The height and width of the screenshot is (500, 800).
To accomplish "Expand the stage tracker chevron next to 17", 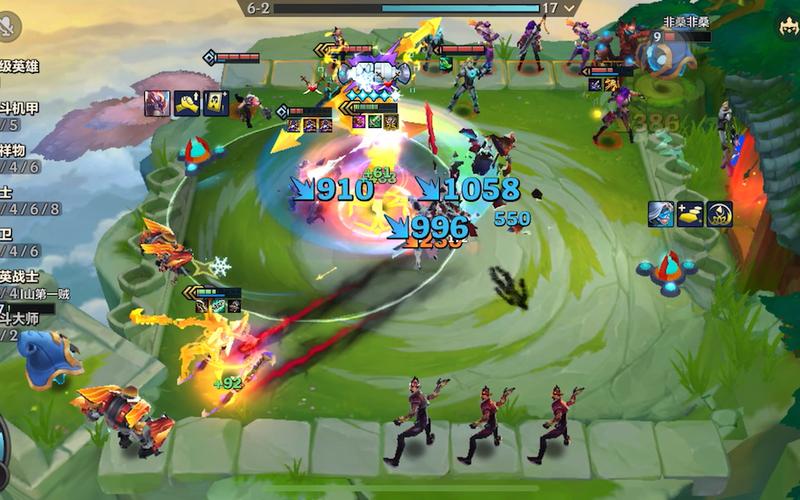I will pos(571,8).
